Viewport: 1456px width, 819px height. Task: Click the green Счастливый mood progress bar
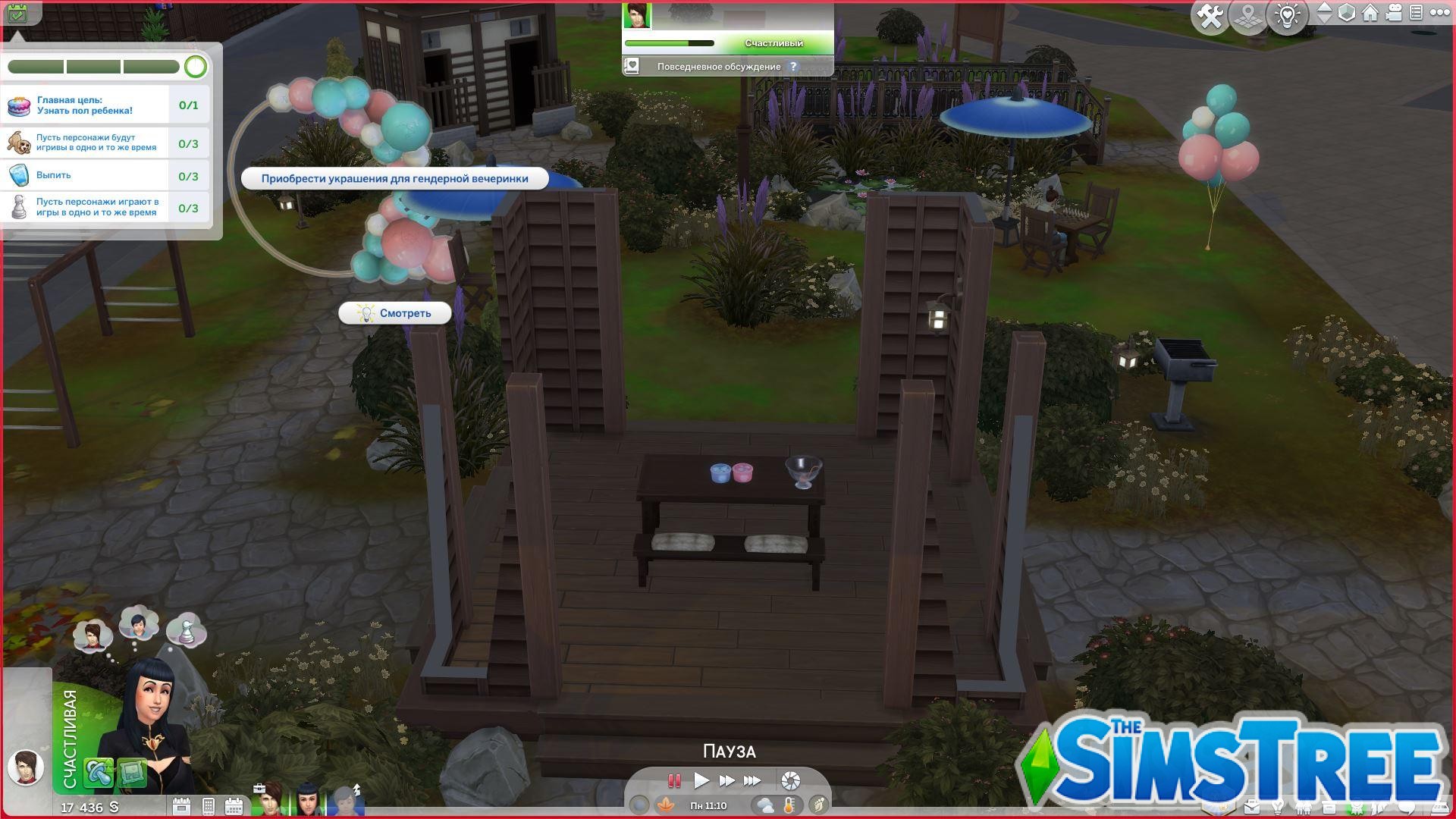(x=671, y=43)
